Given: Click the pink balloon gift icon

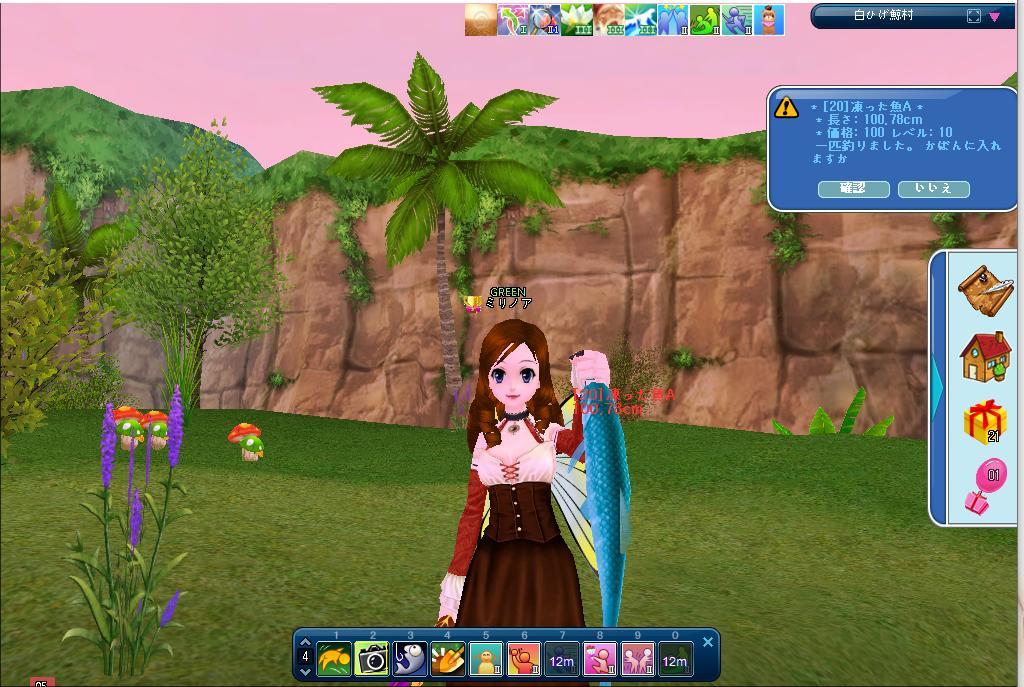Looking at the screenshot, I should coord(985,487).
